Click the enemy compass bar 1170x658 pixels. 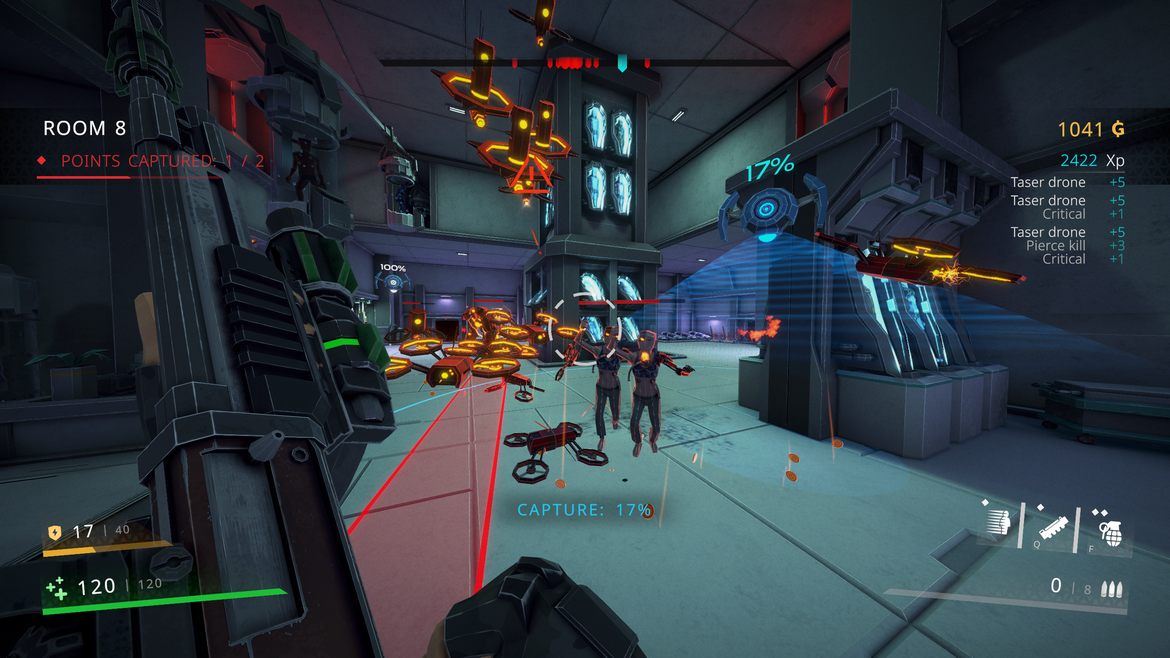pyautogui.click(x=585, y=63)
